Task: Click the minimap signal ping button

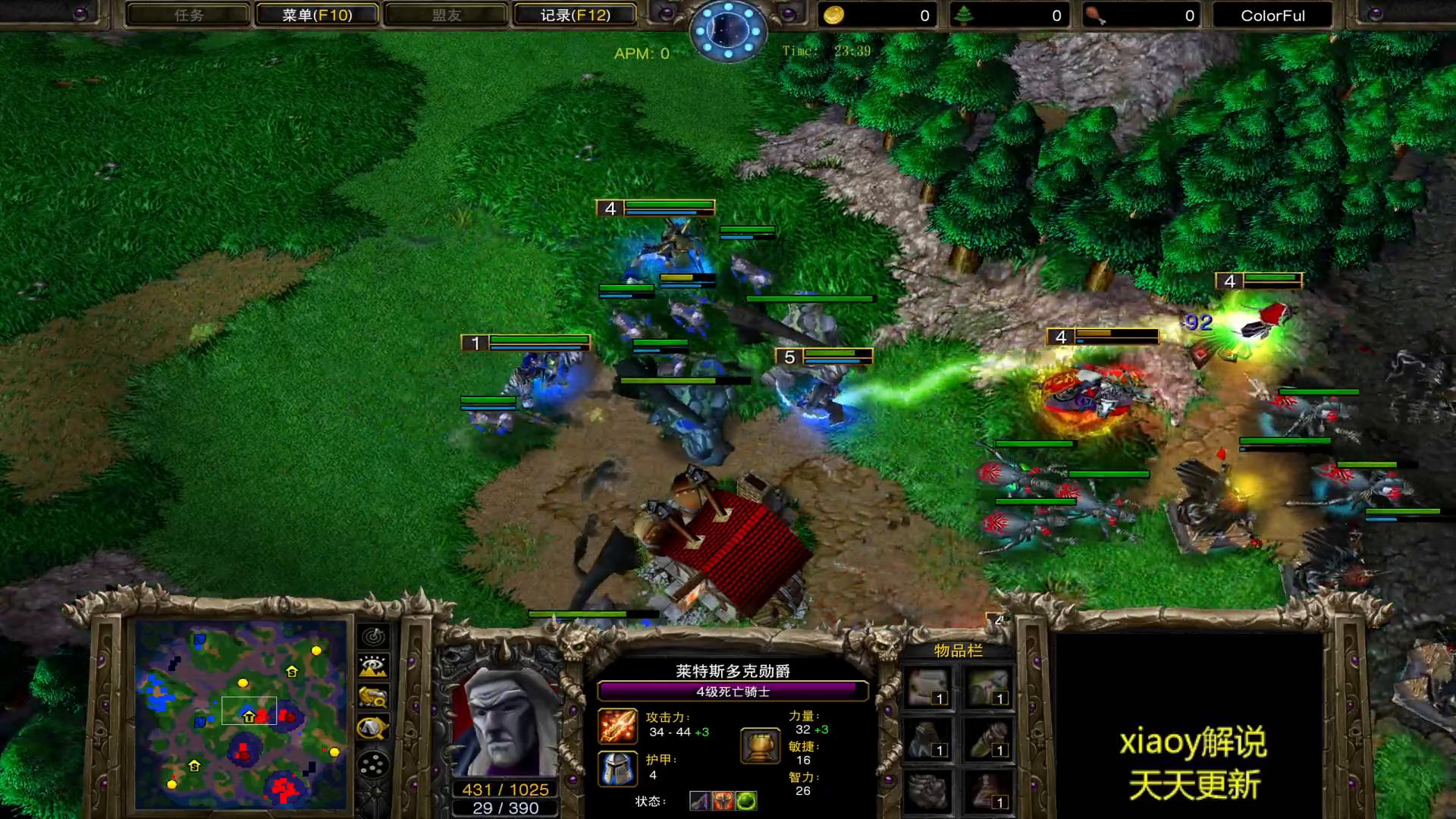Action: tap(373, 637)
